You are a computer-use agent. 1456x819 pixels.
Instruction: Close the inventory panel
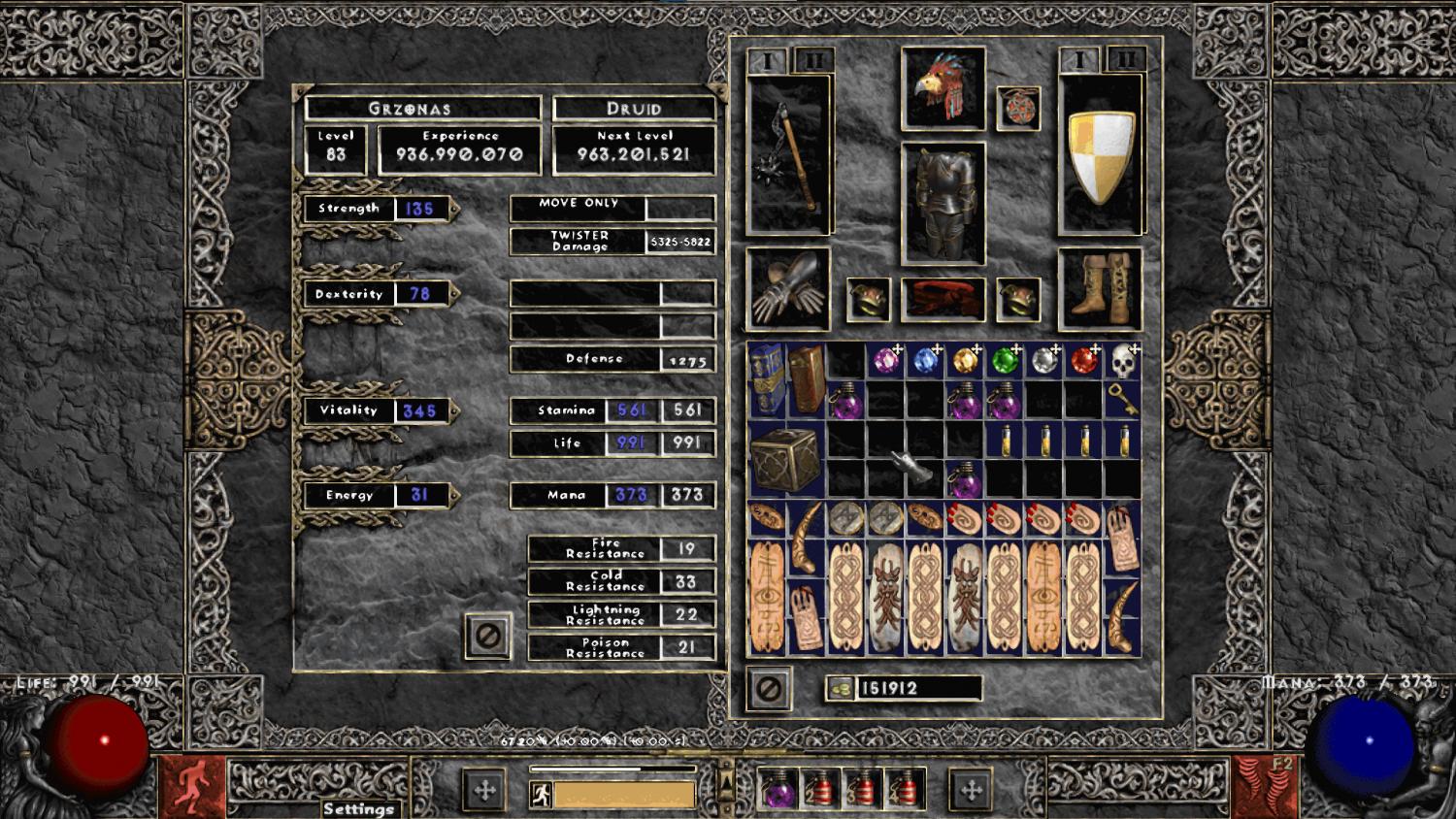tap(768, 689)
